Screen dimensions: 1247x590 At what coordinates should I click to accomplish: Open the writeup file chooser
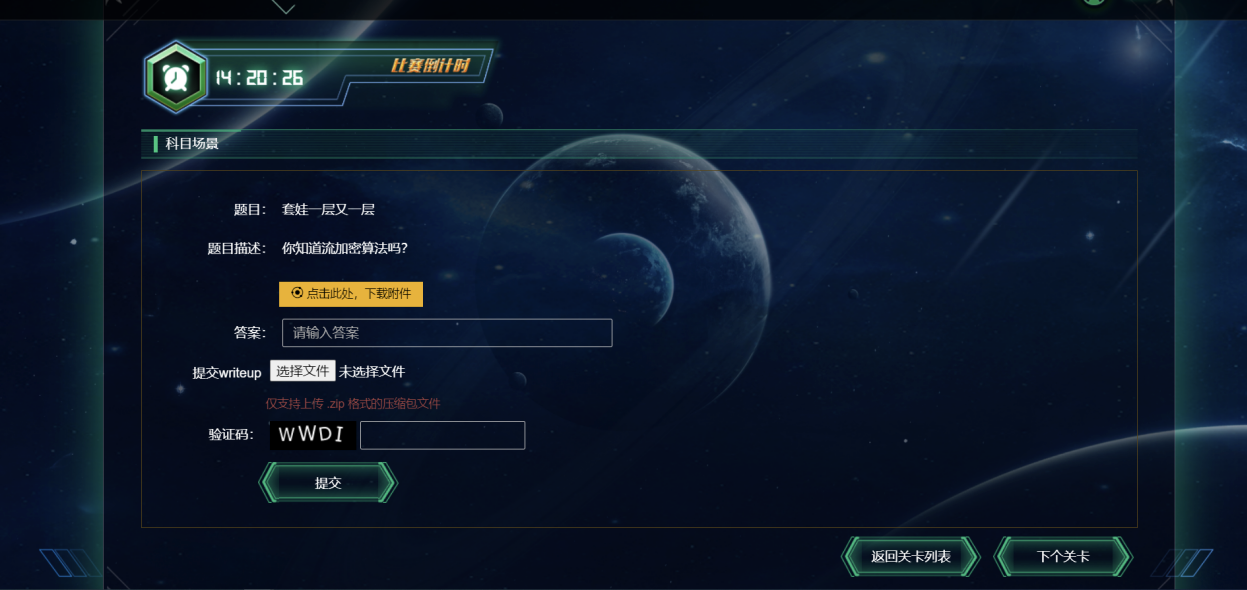click(302, 371)
